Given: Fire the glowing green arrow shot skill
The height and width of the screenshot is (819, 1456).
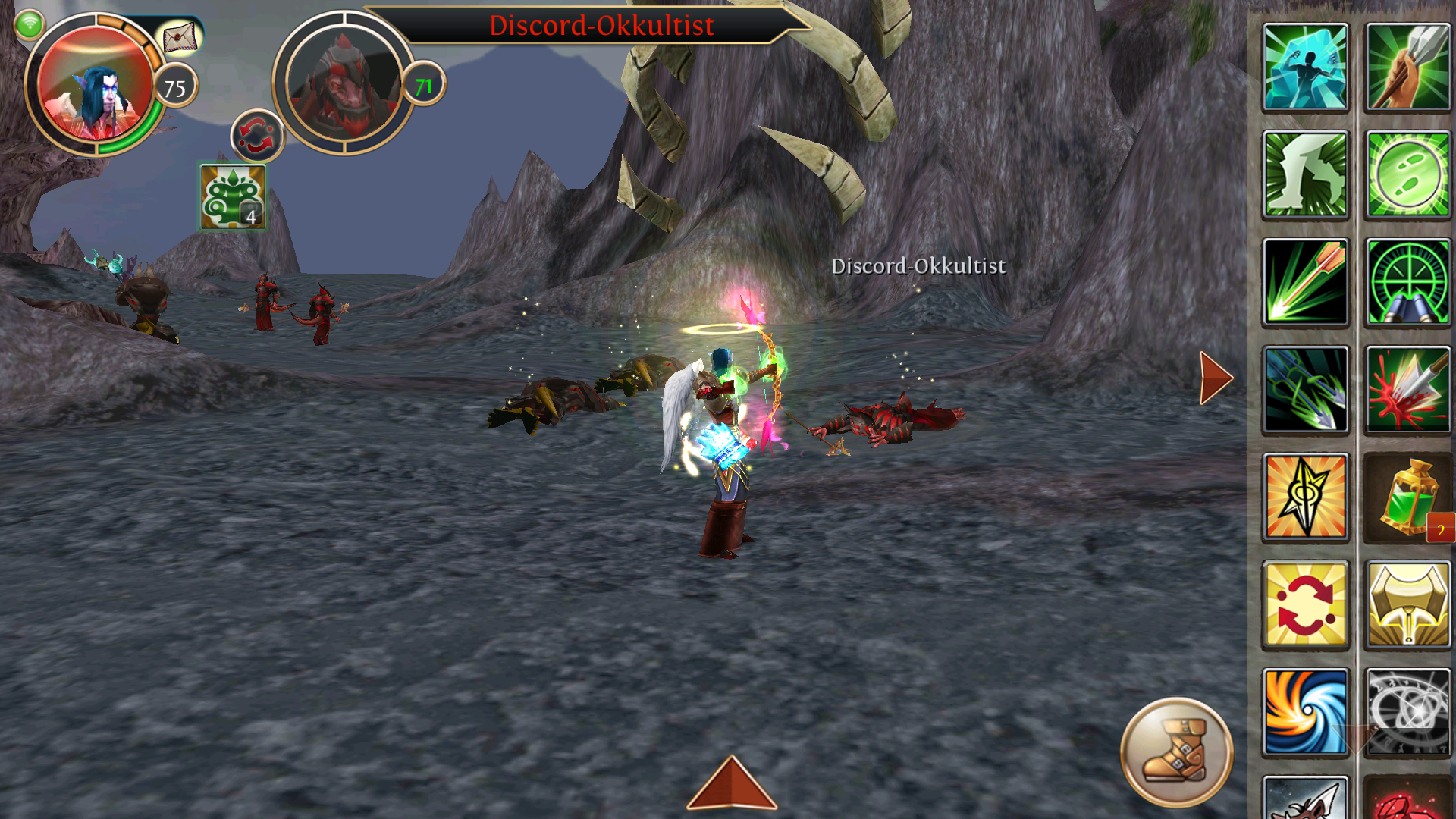Looking at the screenshot, I should tap(1305, 282).
